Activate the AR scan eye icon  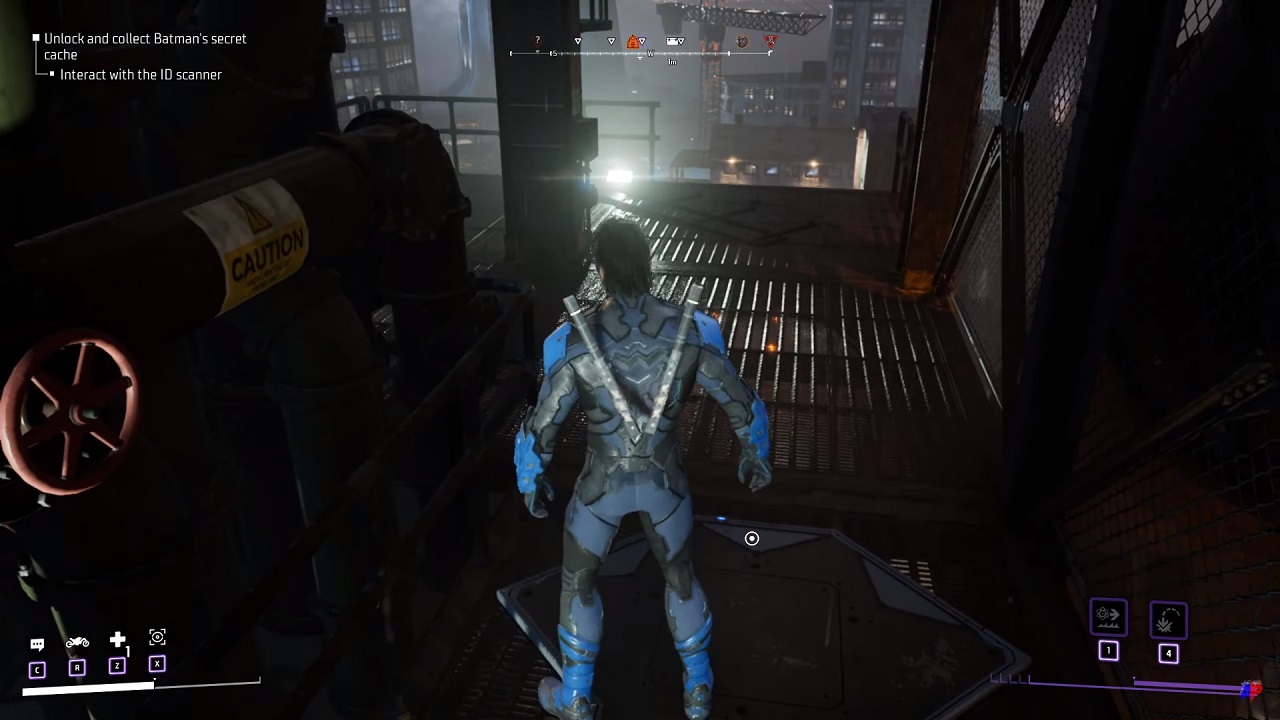point(157,638)
